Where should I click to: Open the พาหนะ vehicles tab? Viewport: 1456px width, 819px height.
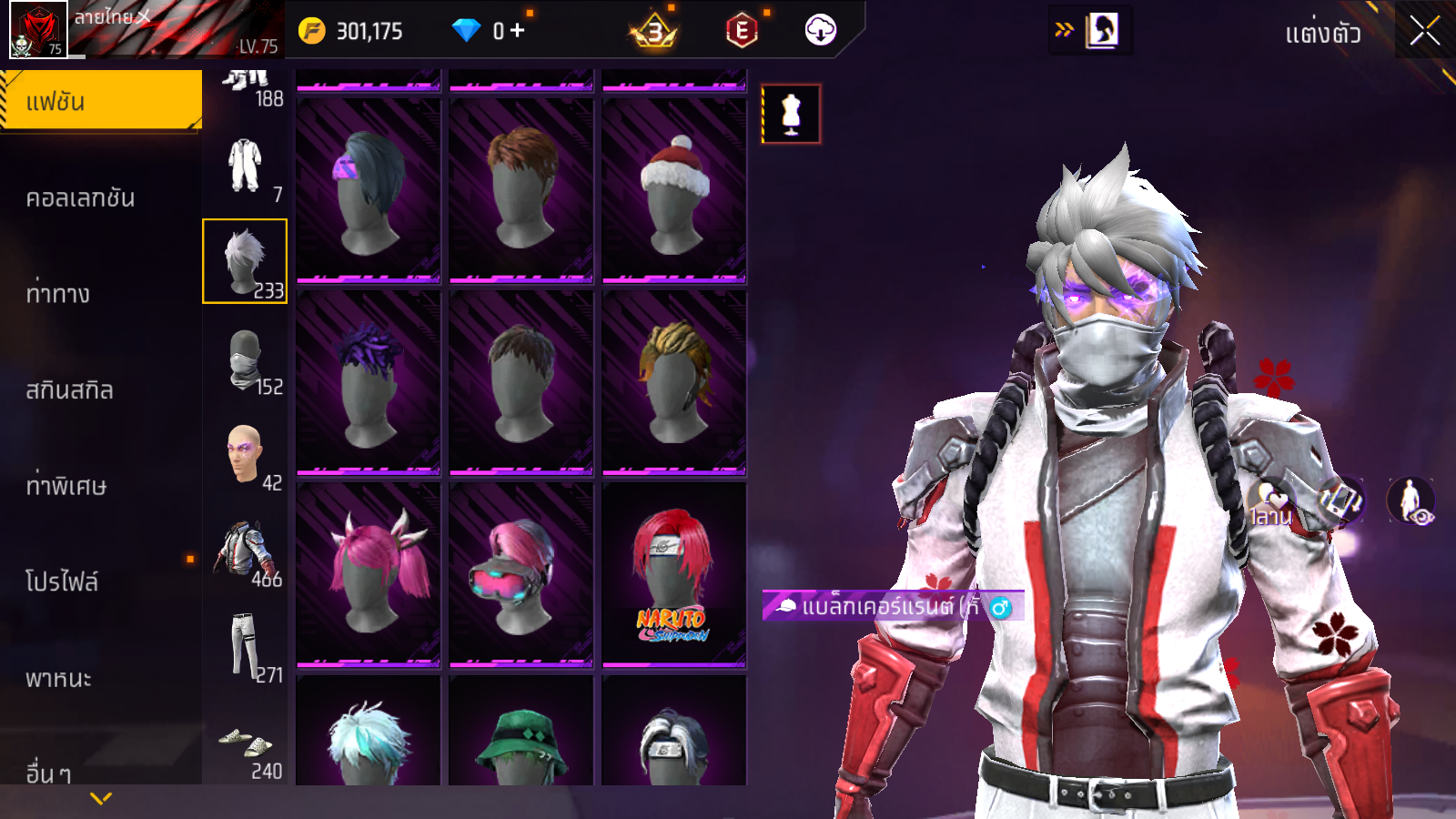coord(58,679)
